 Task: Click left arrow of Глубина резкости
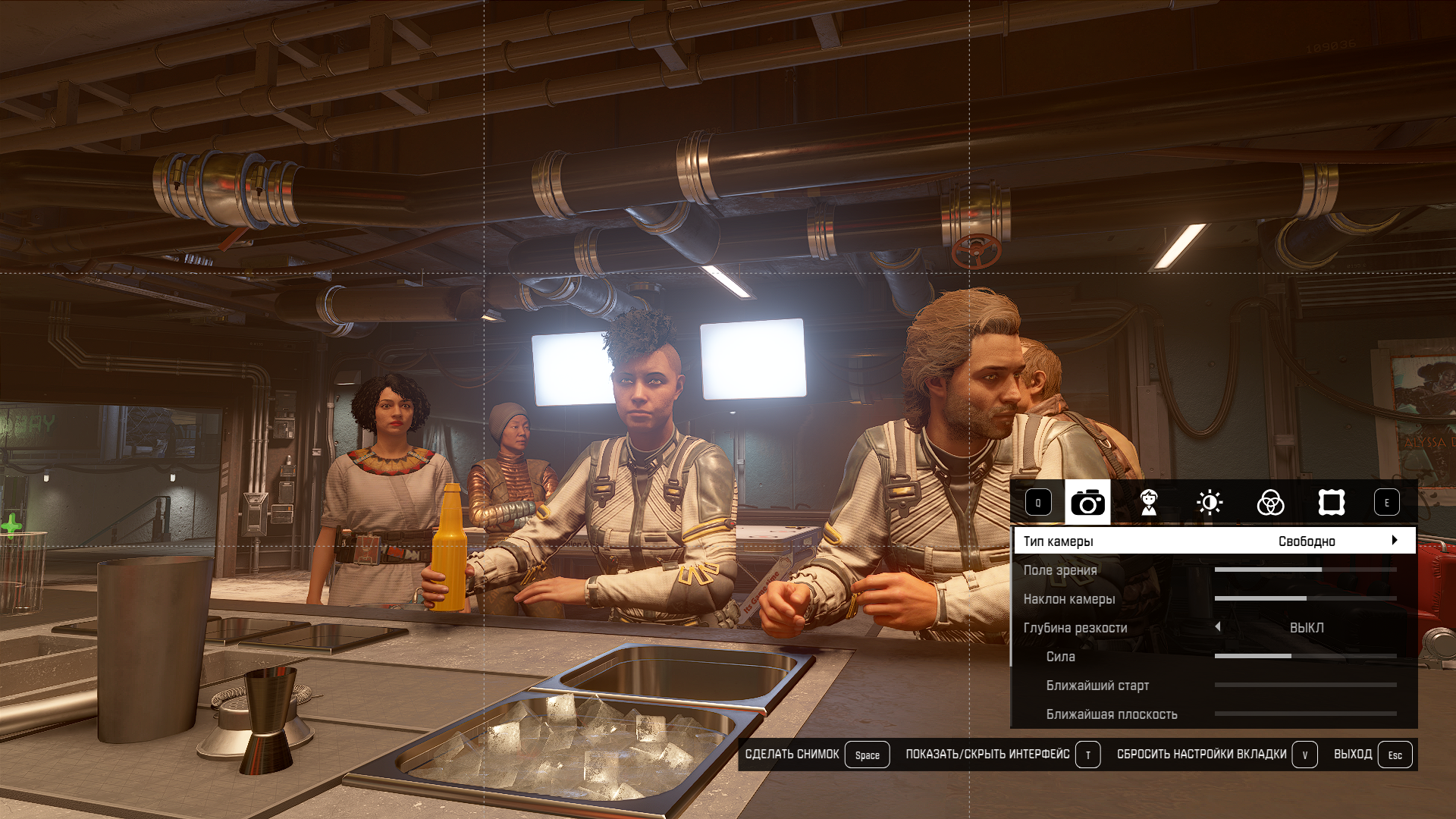[1218, 627]
